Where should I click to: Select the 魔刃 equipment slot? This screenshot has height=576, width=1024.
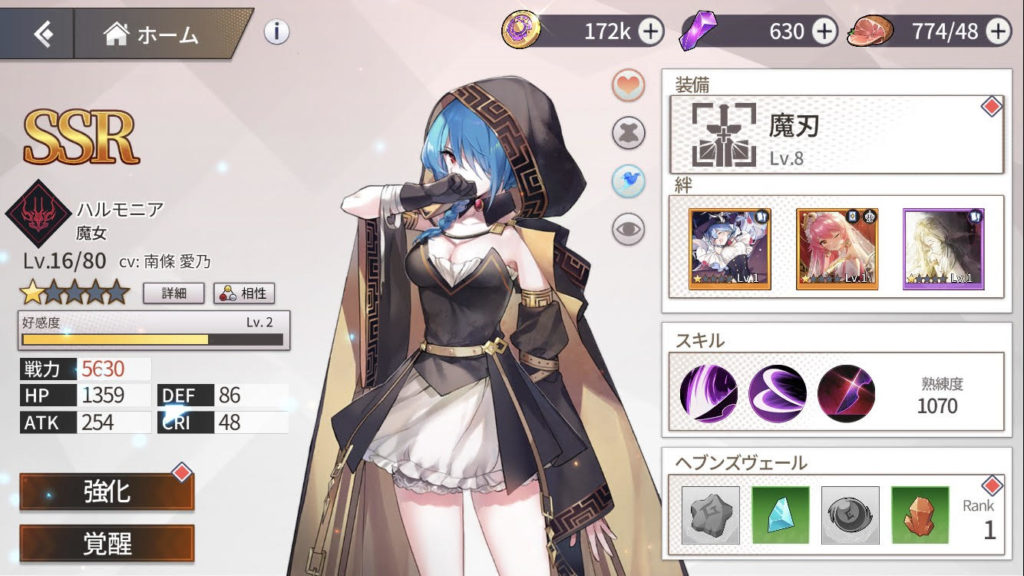[x=836, y=135]
